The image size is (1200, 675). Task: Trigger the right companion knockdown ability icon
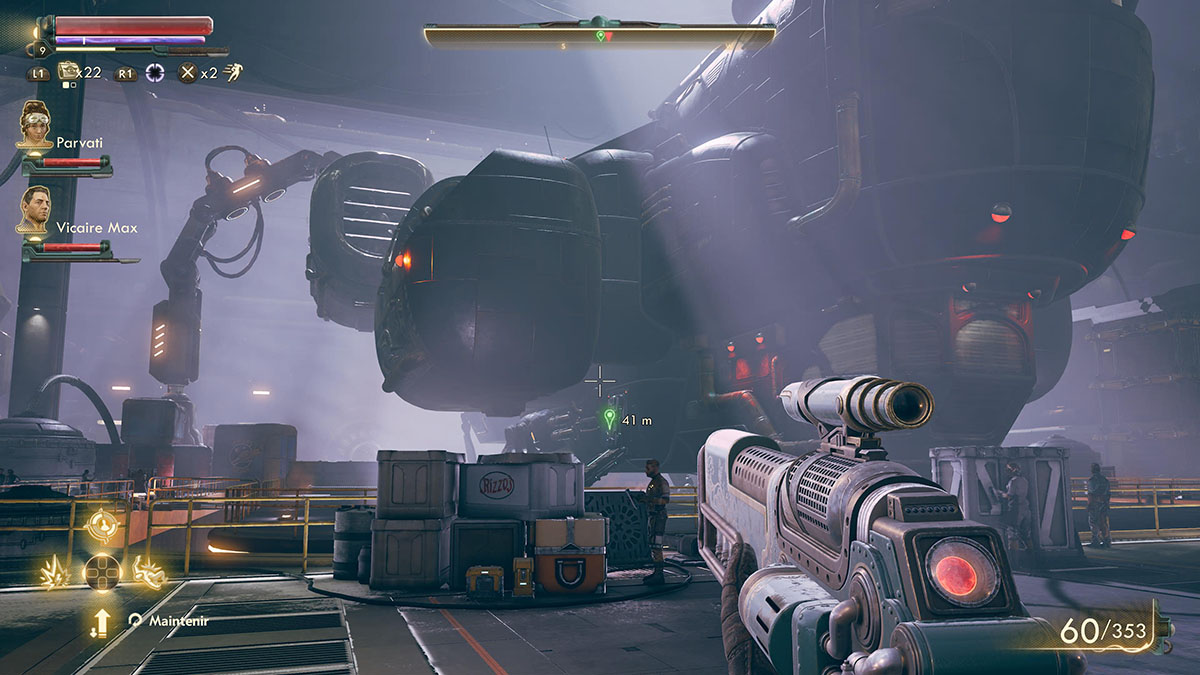click(x=148, y=571)
